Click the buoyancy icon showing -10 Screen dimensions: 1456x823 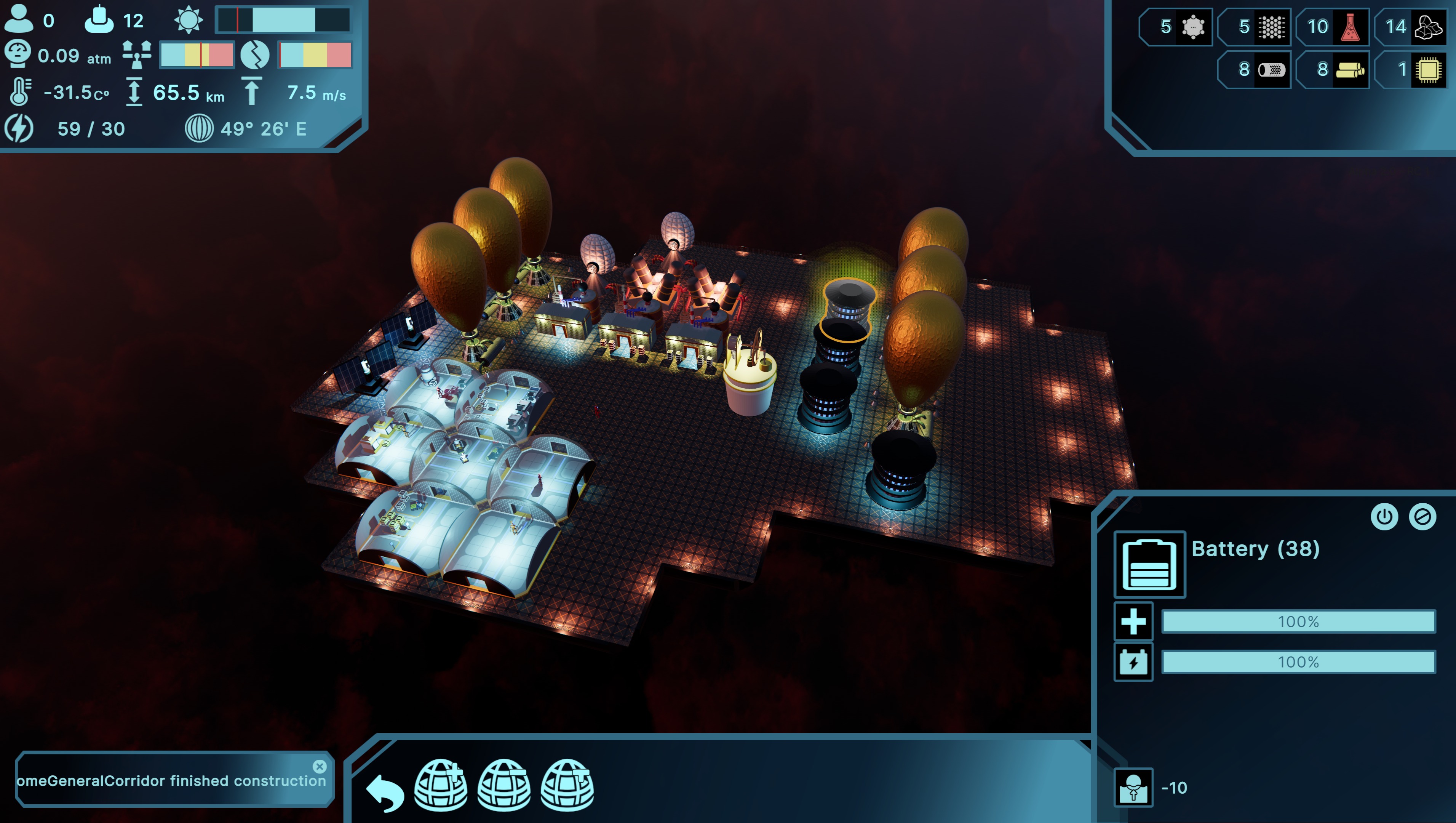(1133, 787)
